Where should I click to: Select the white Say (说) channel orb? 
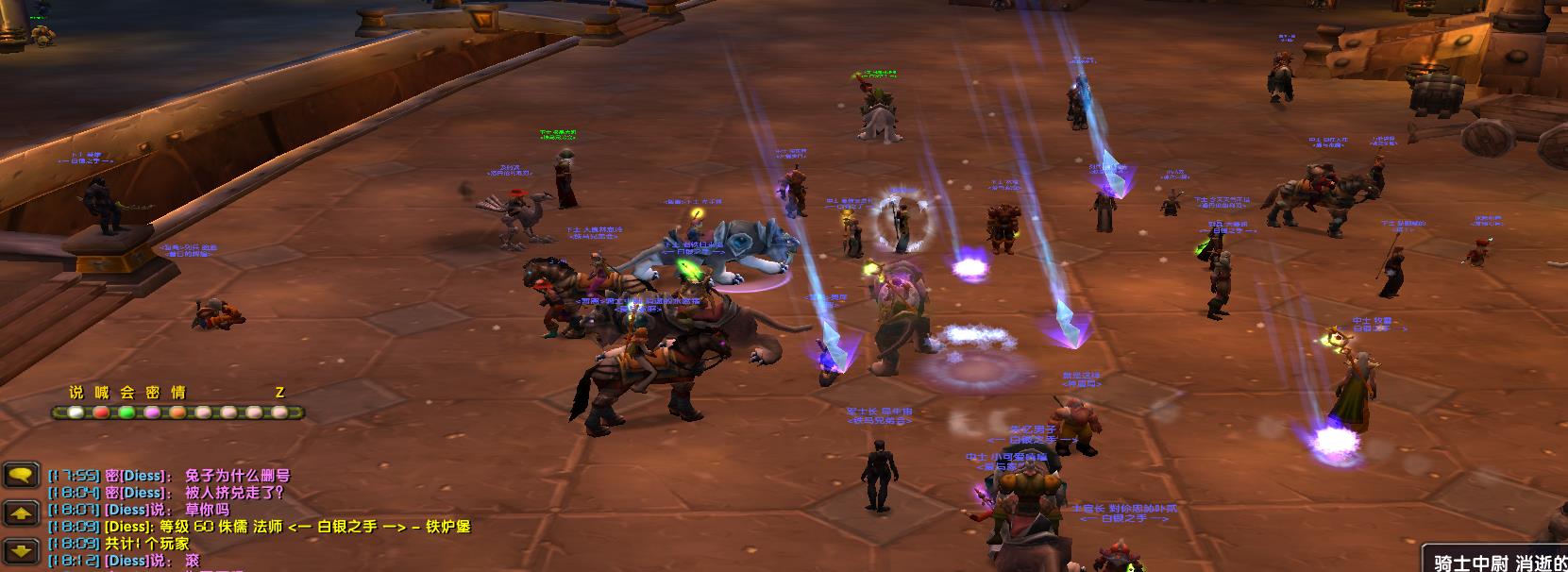tap(76, 412)
